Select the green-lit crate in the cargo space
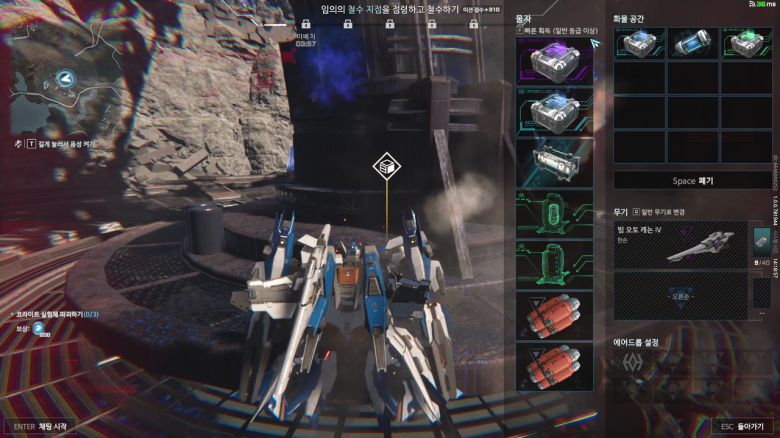The image size is (780, 438). (746, 43)
